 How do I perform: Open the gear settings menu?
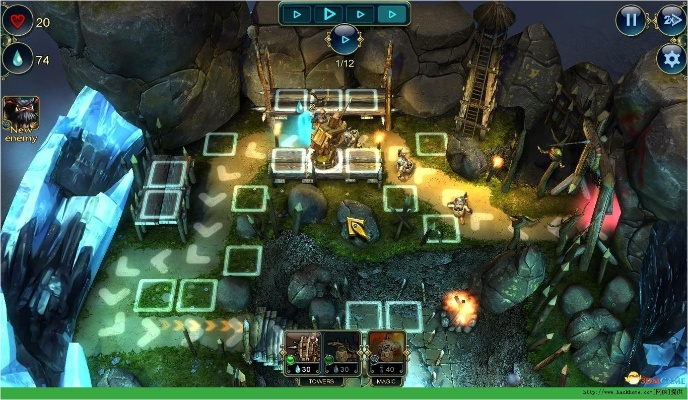[x=670, y=58]
